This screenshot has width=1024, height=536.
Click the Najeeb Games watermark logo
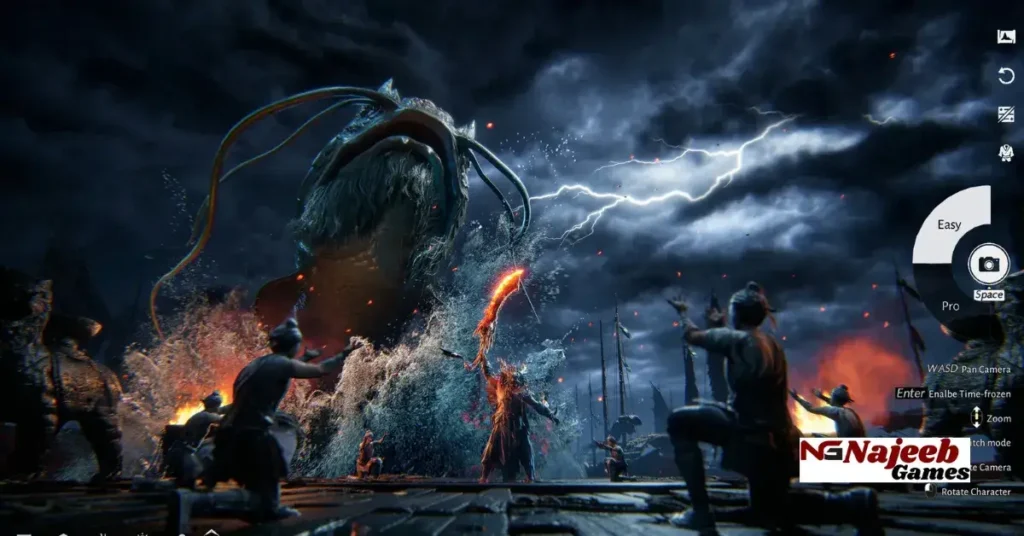[x=884, y=460]
